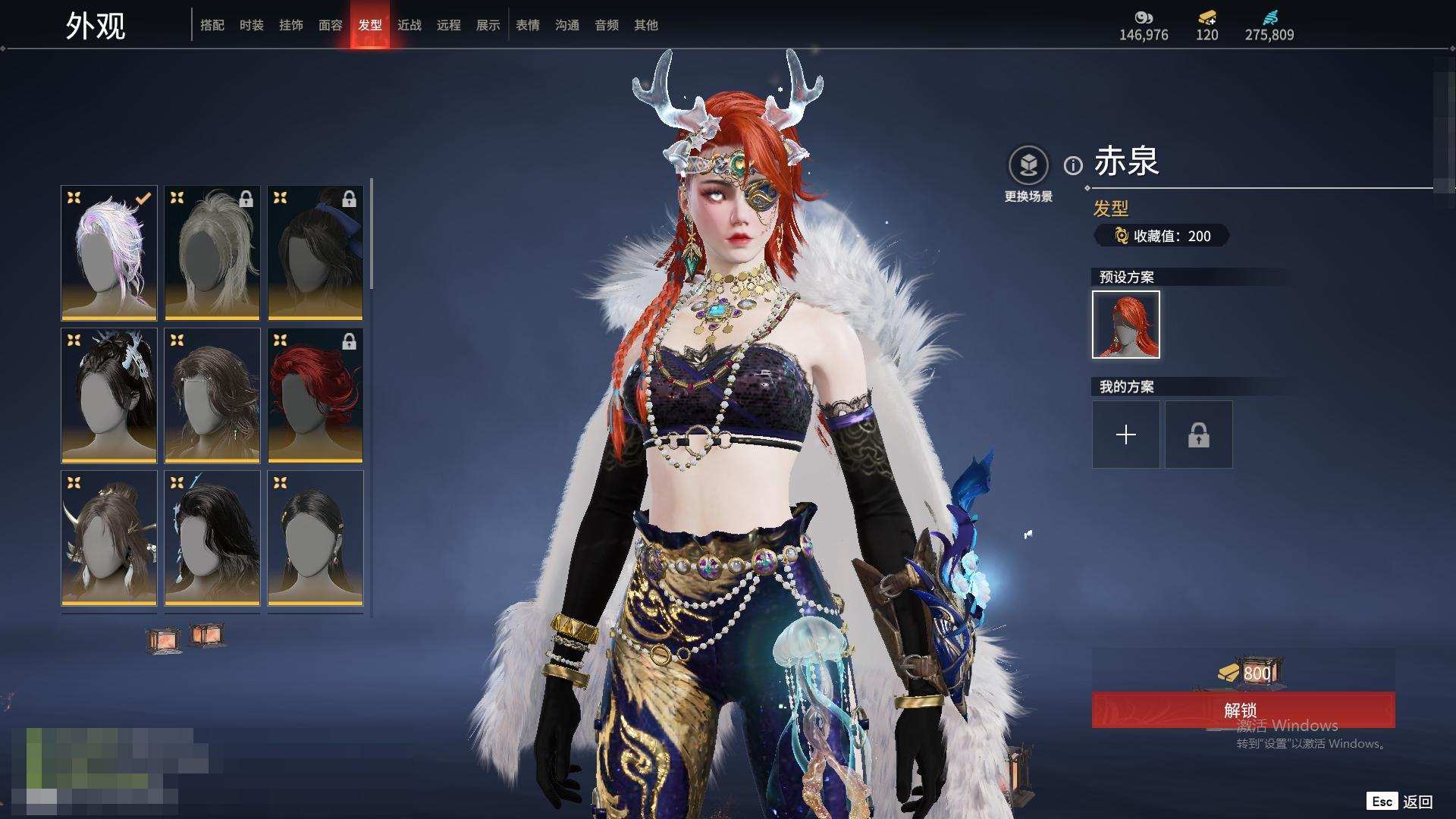Image resolution: width=1456 pixels, height=819 pixels.
Task: Switch to the 远程 tab
Action: [x=449, y=25]
